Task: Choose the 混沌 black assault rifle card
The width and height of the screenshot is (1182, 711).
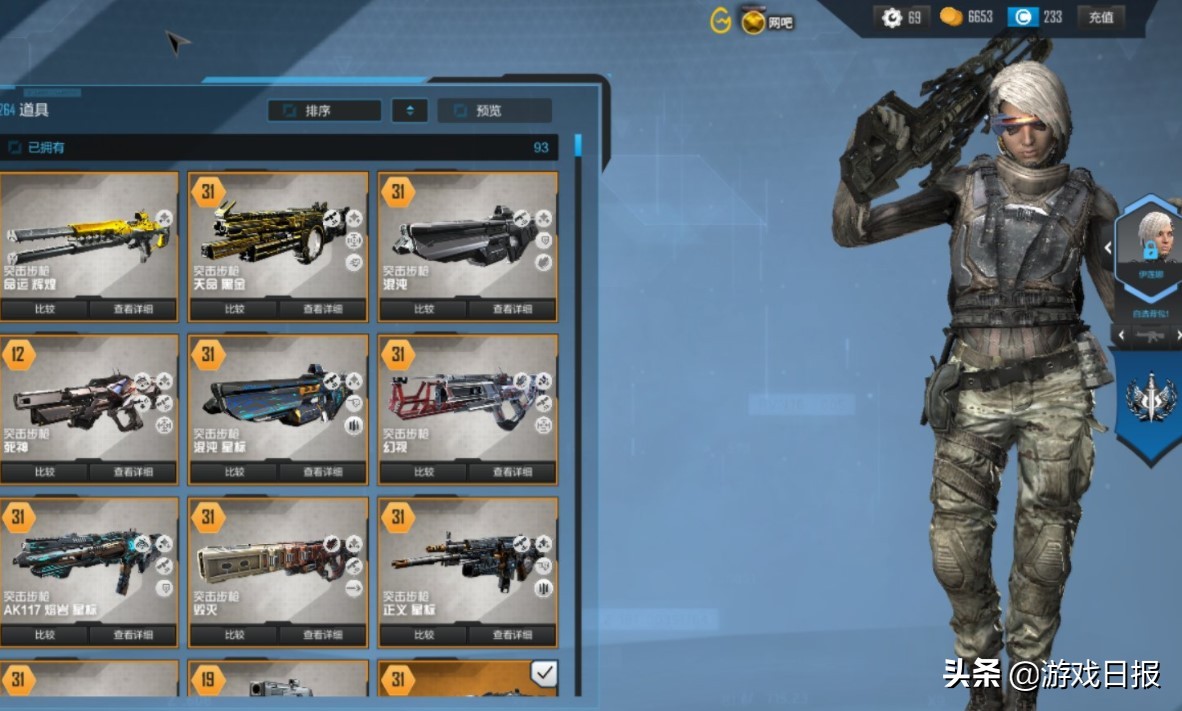Action: pos(467,235)
